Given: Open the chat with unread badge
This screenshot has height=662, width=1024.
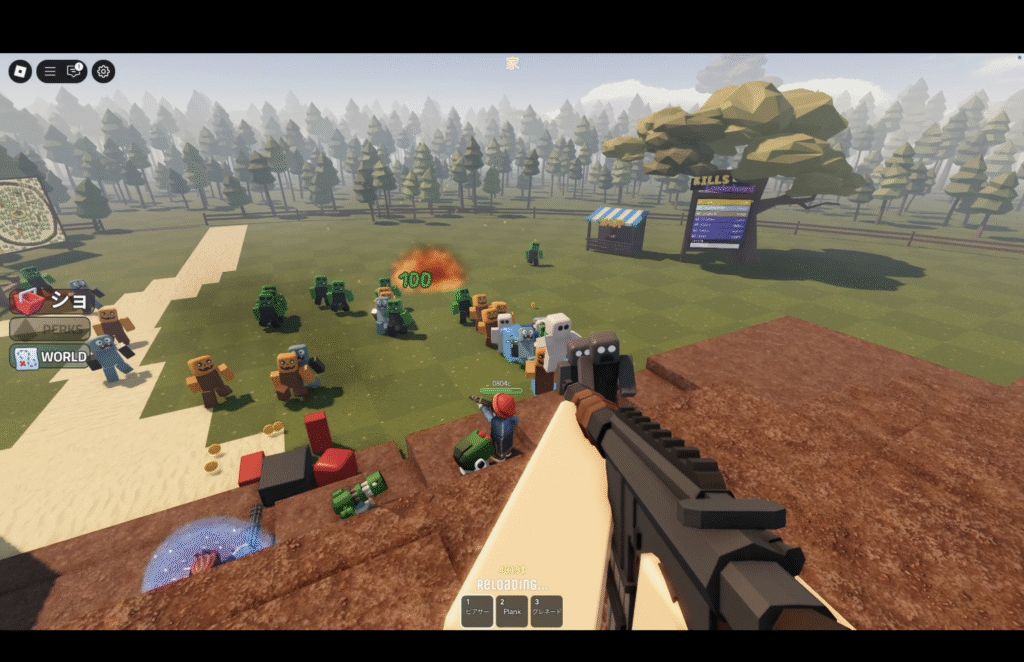Looking at the screenshot, I should click(x=74, y=71).
